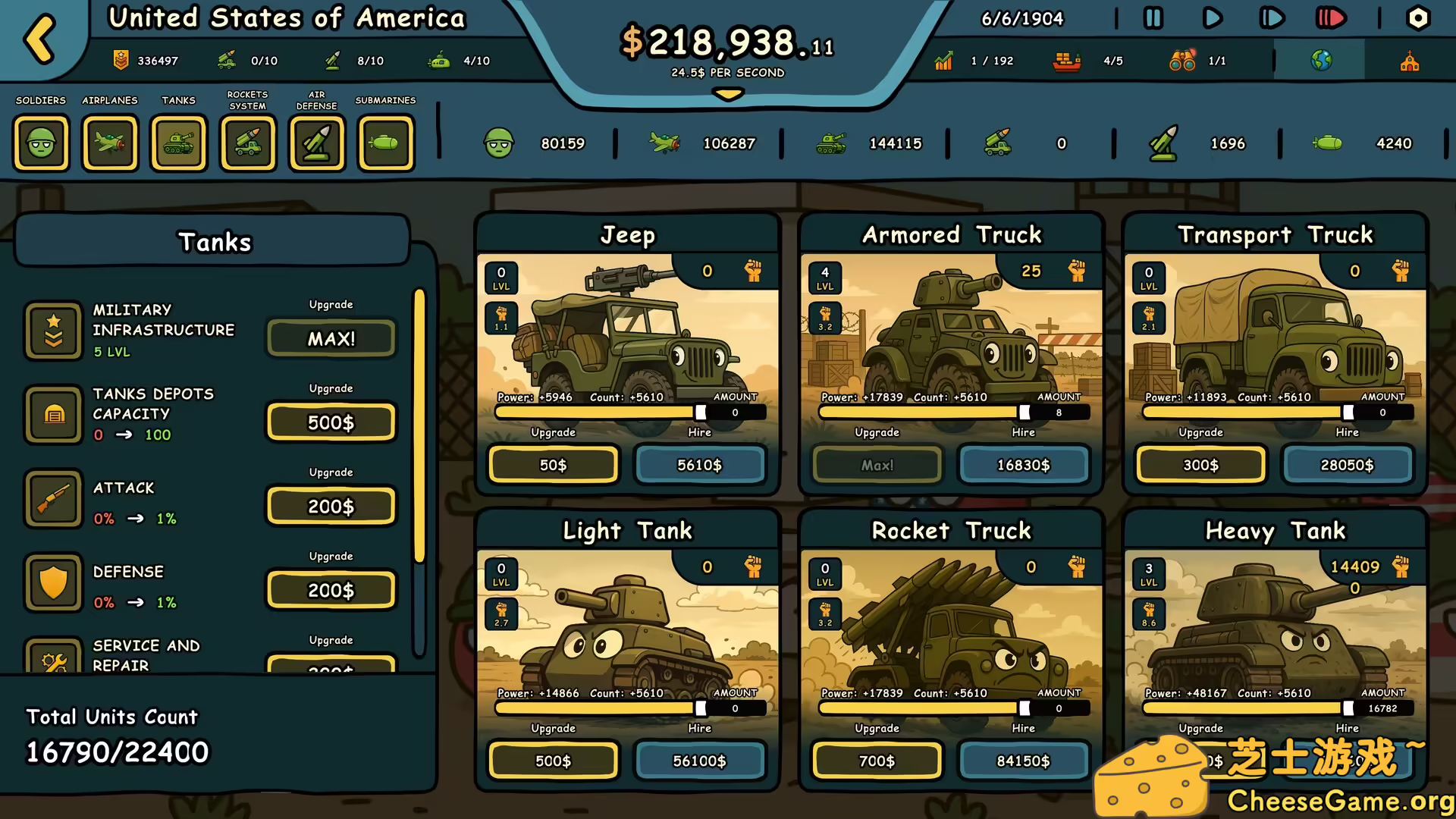Upgrade the Jeep for 50$
This screenshot has height=819, width=1456.
point(553,465)
